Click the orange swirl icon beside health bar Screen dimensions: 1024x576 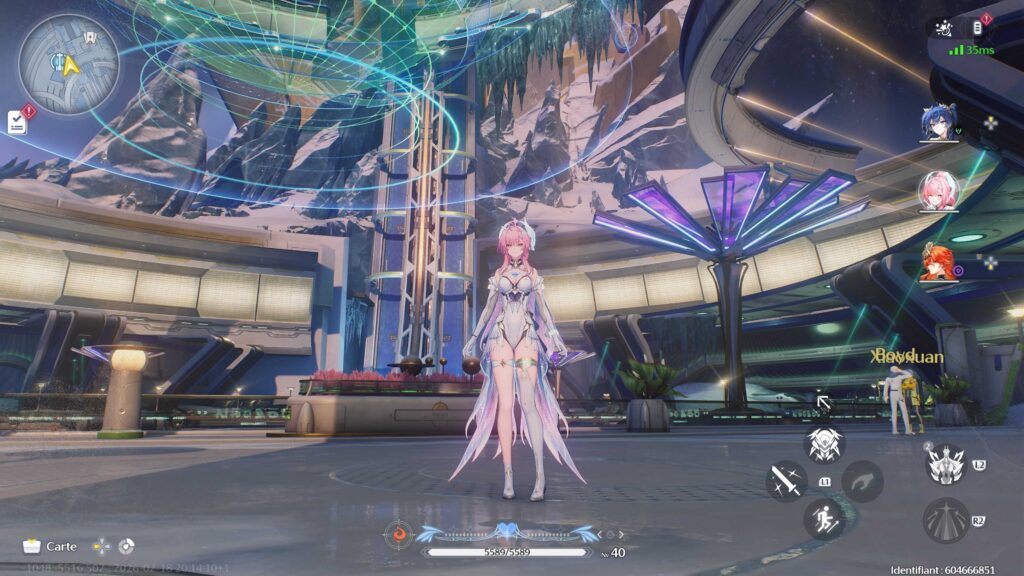(x=399, y=535)
